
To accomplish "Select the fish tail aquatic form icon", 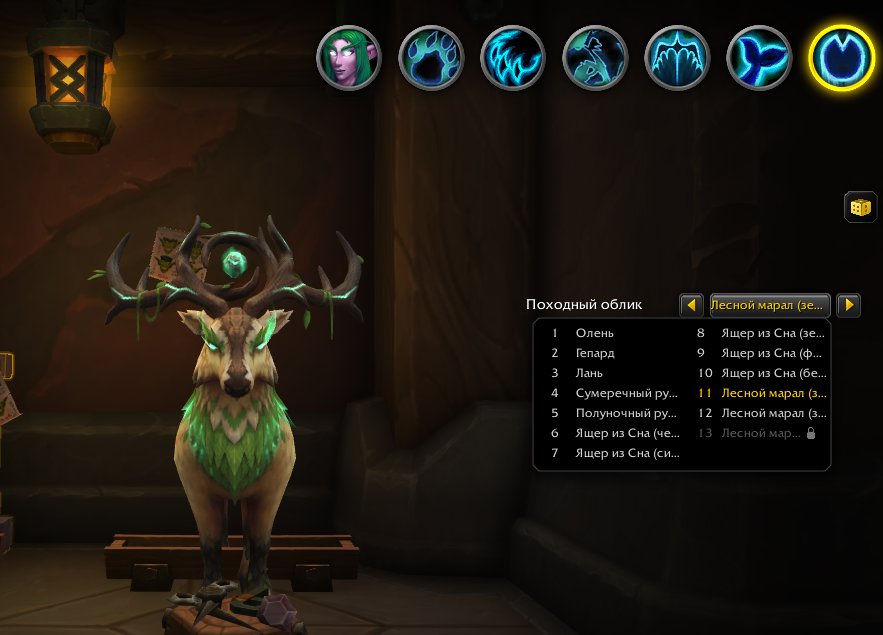I will coord(759,57).
